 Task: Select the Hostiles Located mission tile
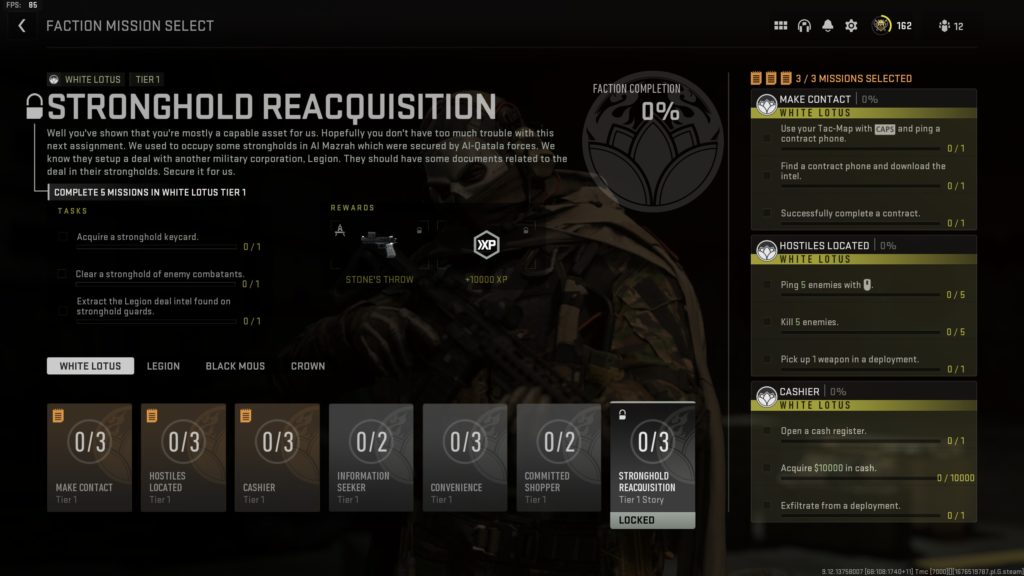coord(183,457)
